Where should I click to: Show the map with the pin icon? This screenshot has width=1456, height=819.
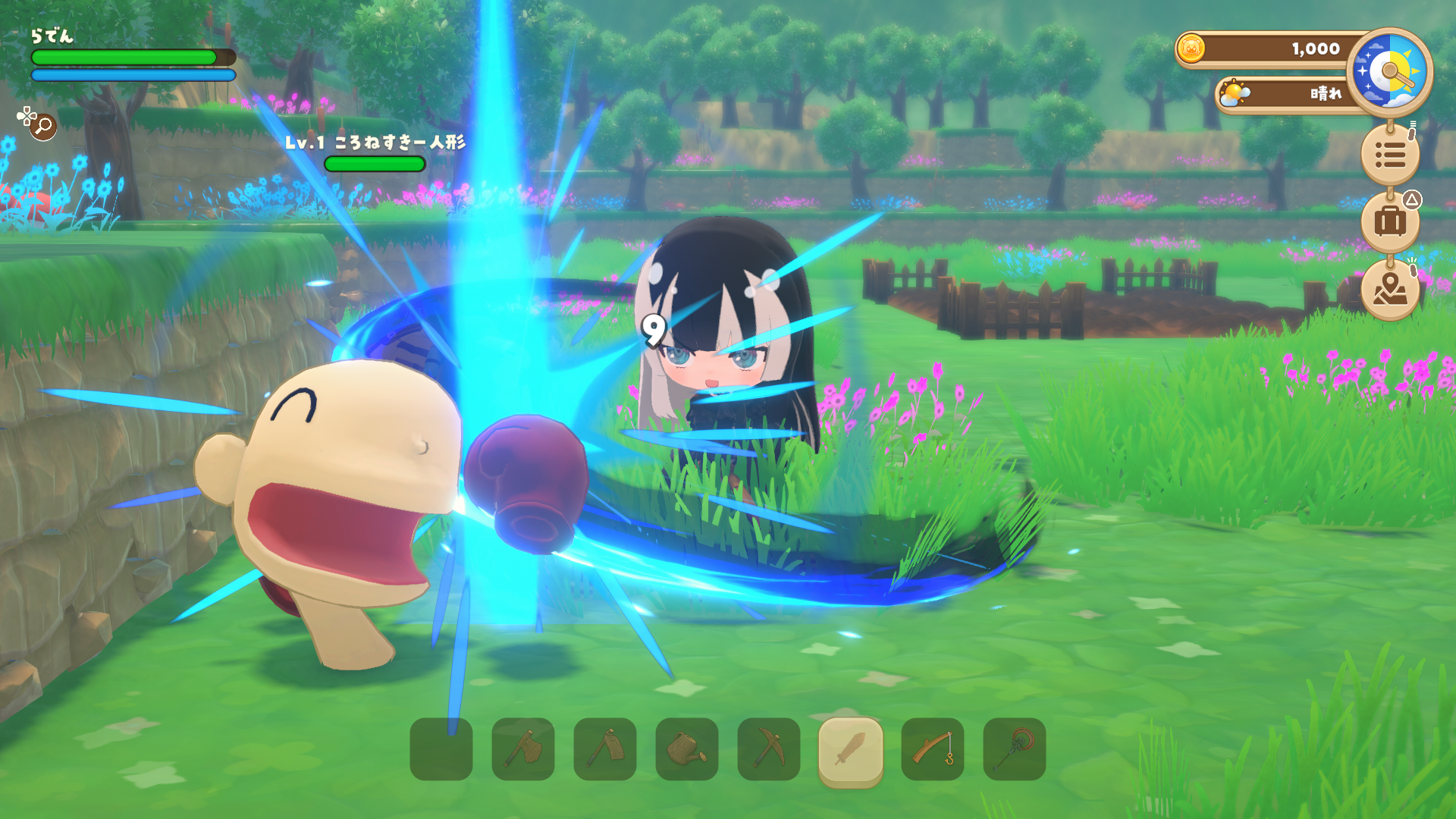pyautogui.click(x=1390, y=289)
